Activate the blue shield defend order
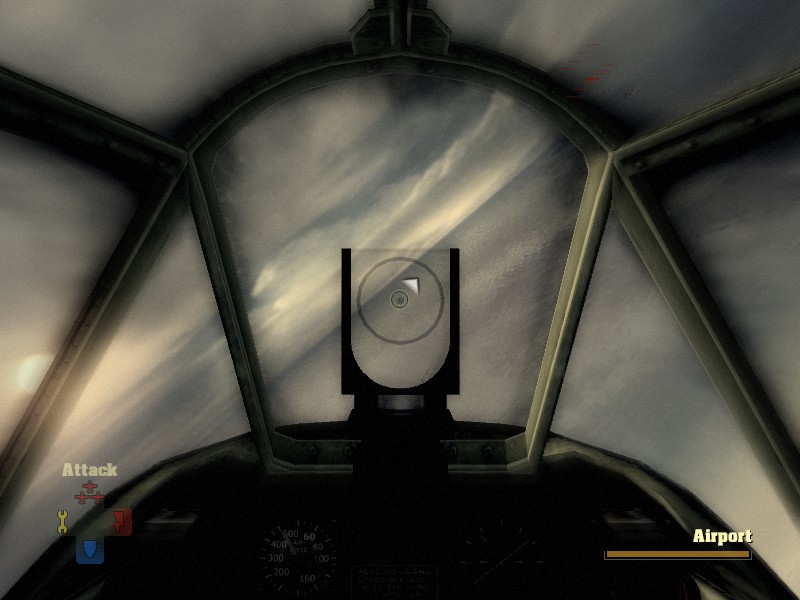The height and width of the screenshot is (600, 800). tap(90, 549)
